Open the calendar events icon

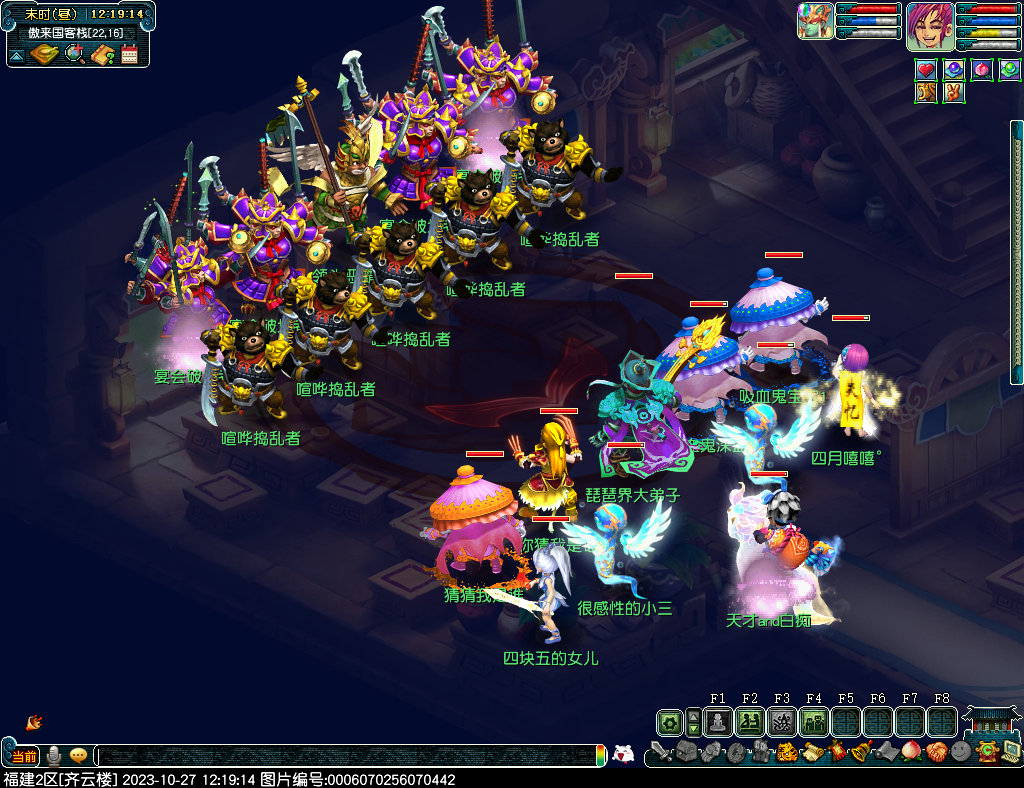[x=129, y=54]
